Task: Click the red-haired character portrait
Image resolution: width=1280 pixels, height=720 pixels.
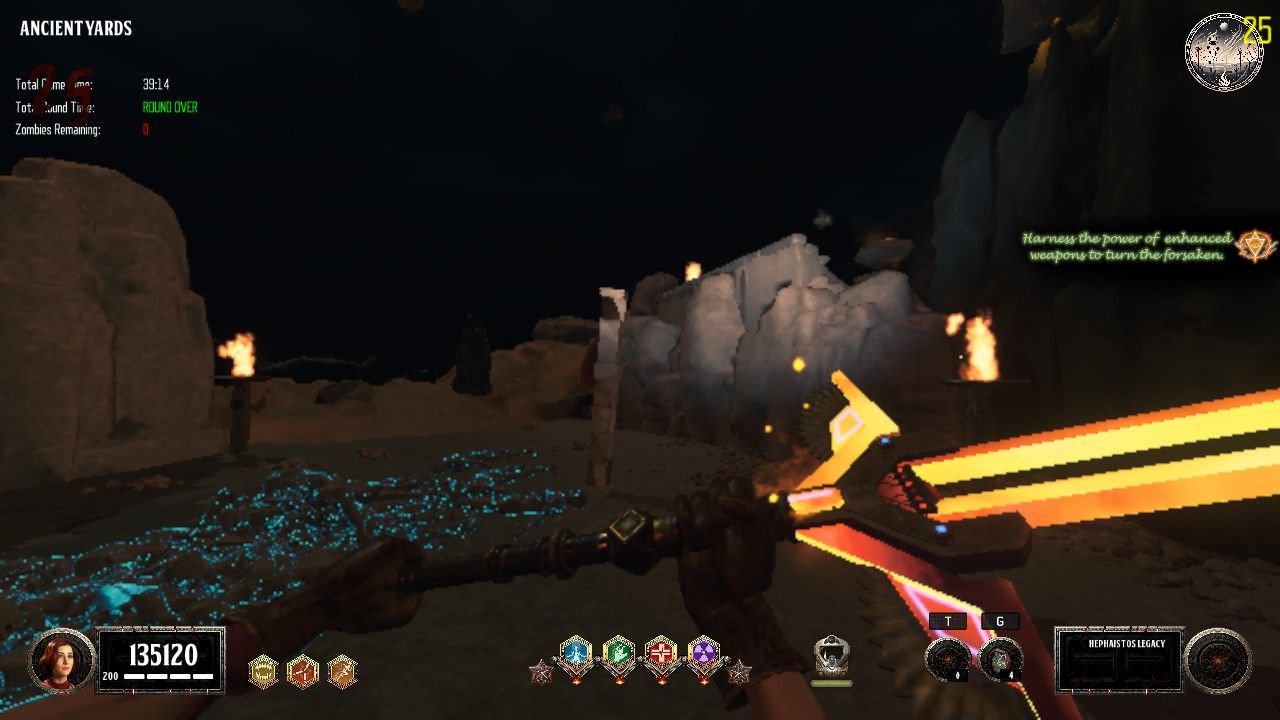Action: 61,660
